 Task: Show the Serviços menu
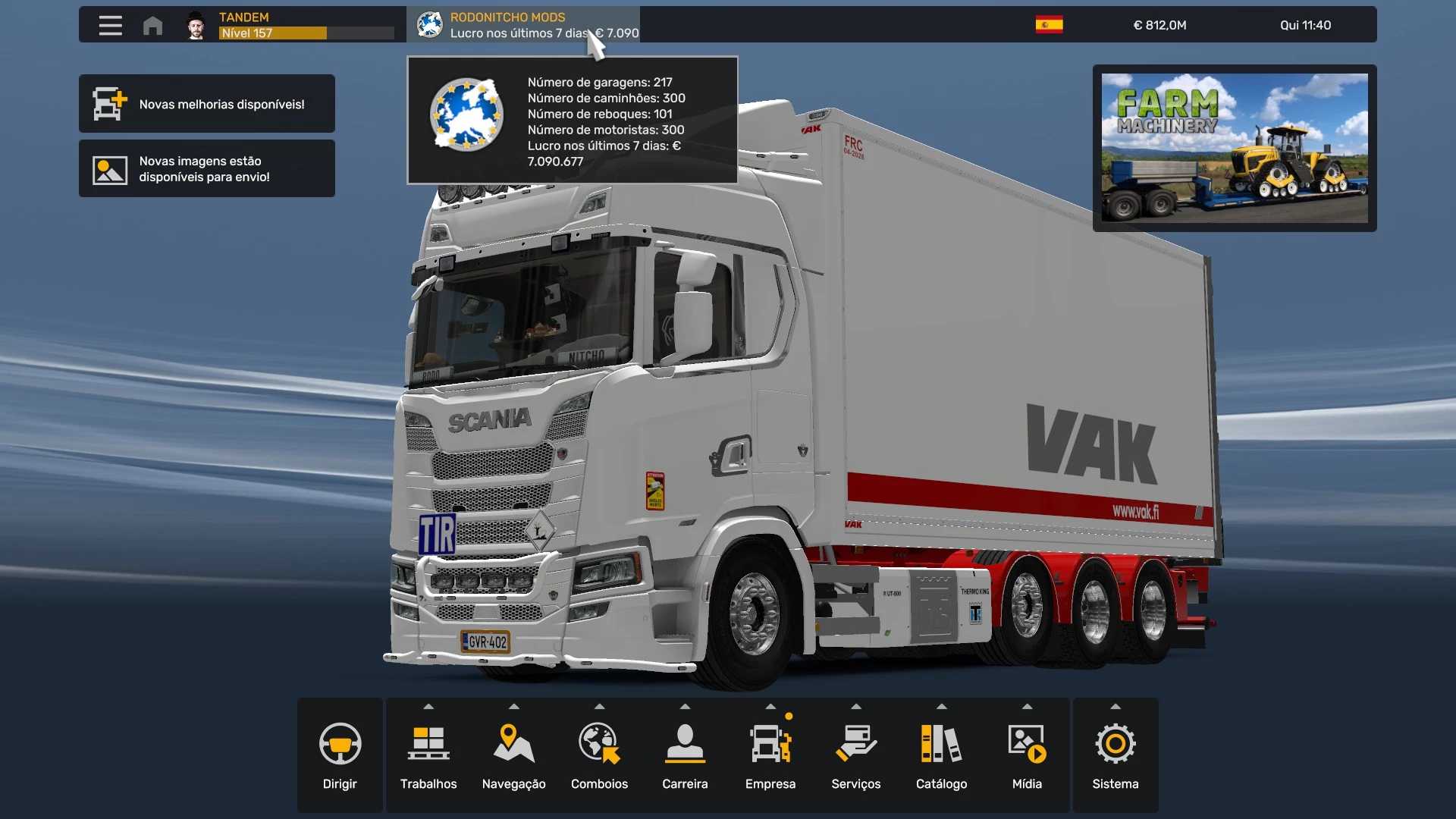(855, 755)
